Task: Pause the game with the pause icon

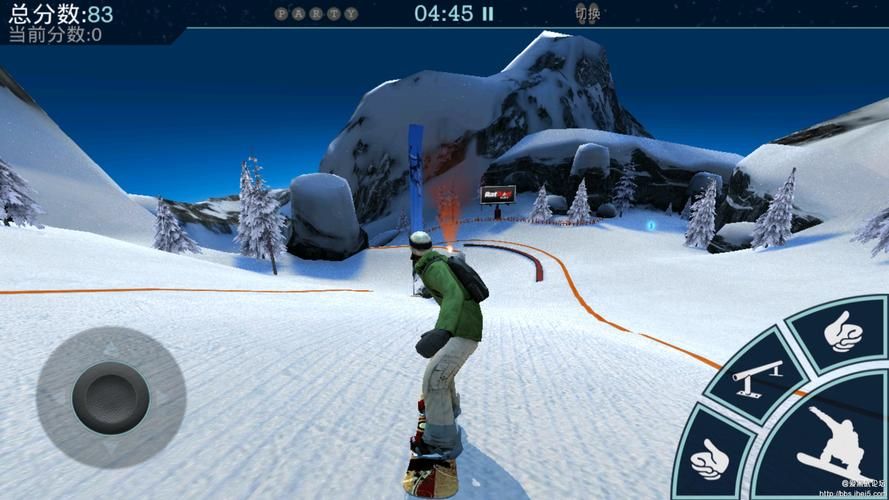Action: [487, 14]
